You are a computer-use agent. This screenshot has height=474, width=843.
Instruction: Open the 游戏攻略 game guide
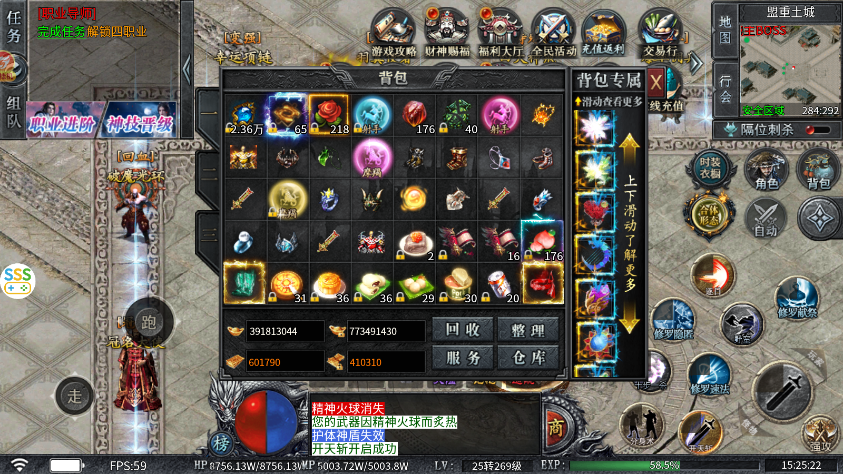393,33
